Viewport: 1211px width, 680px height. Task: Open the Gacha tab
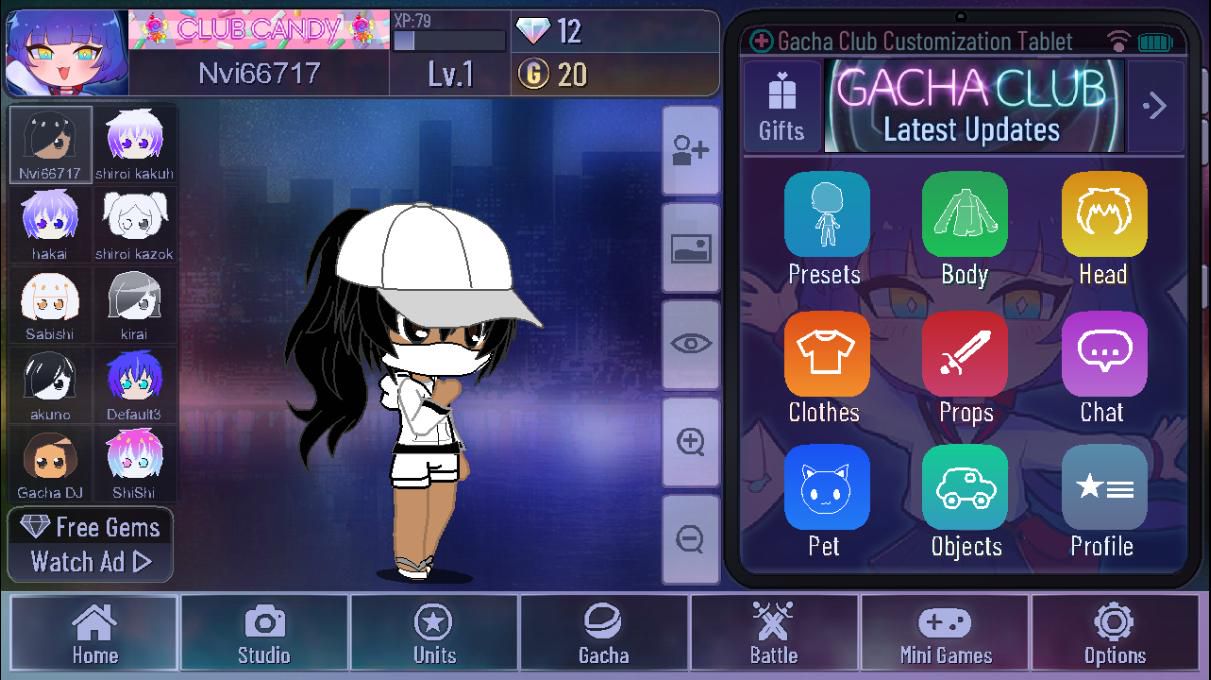(604, 634)
